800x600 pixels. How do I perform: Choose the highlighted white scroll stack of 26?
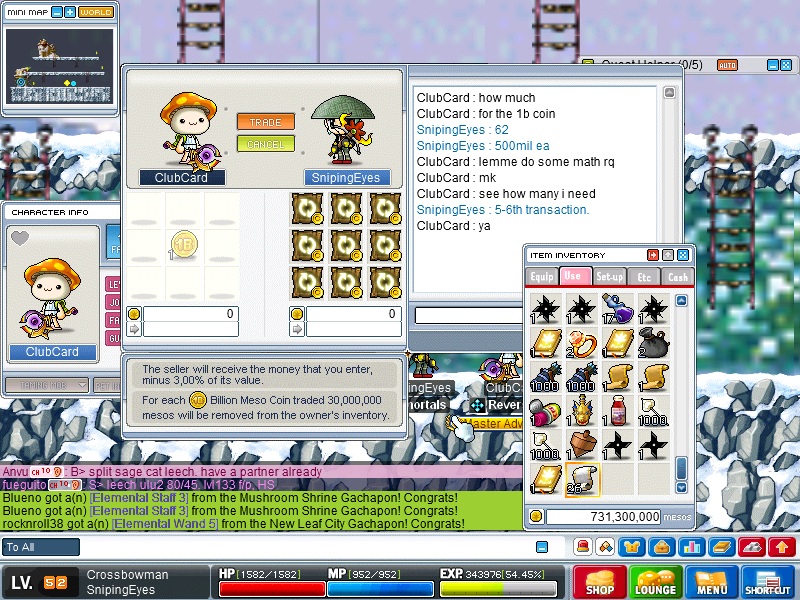[x=581, y=478]
